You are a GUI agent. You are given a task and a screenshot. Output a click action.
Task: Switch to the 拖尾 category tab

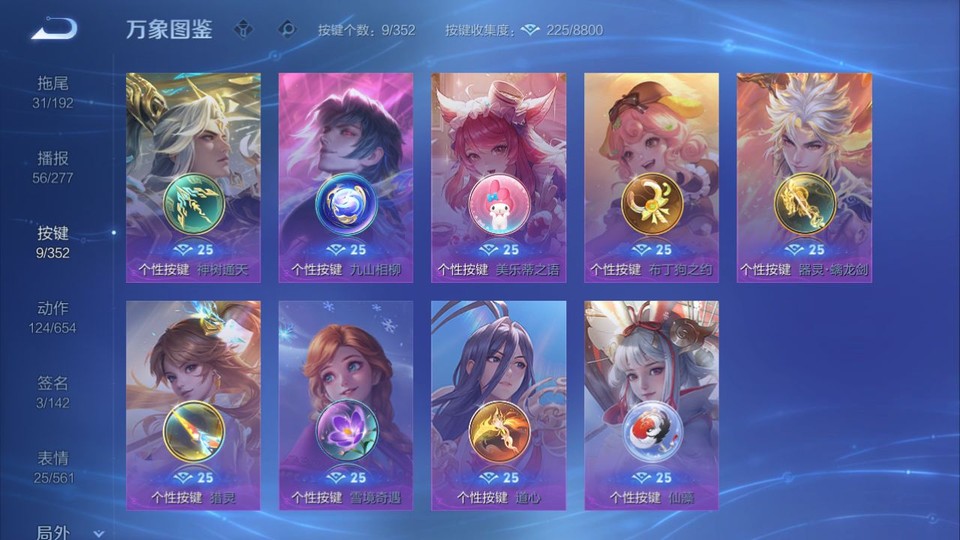point(53,92)
